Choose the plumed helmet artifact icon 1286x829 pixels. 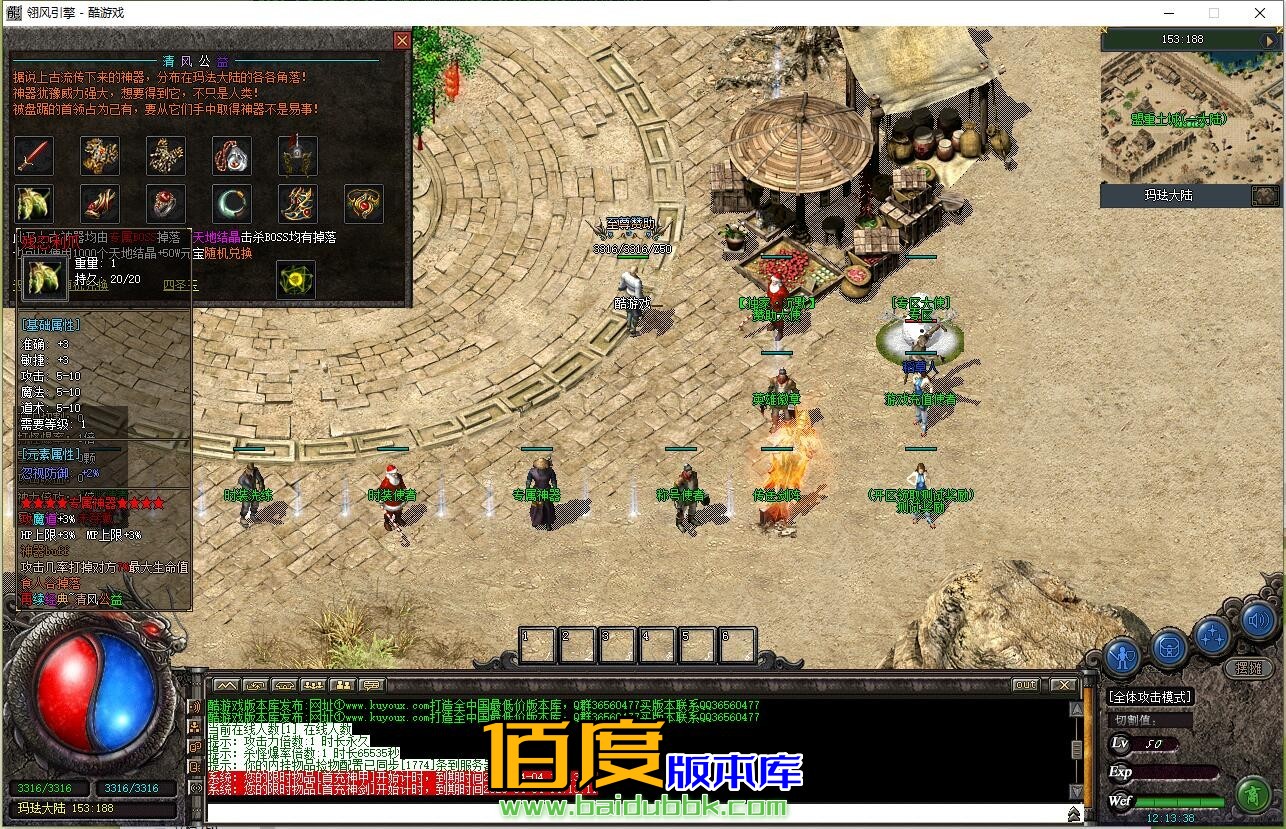point(298,156)
